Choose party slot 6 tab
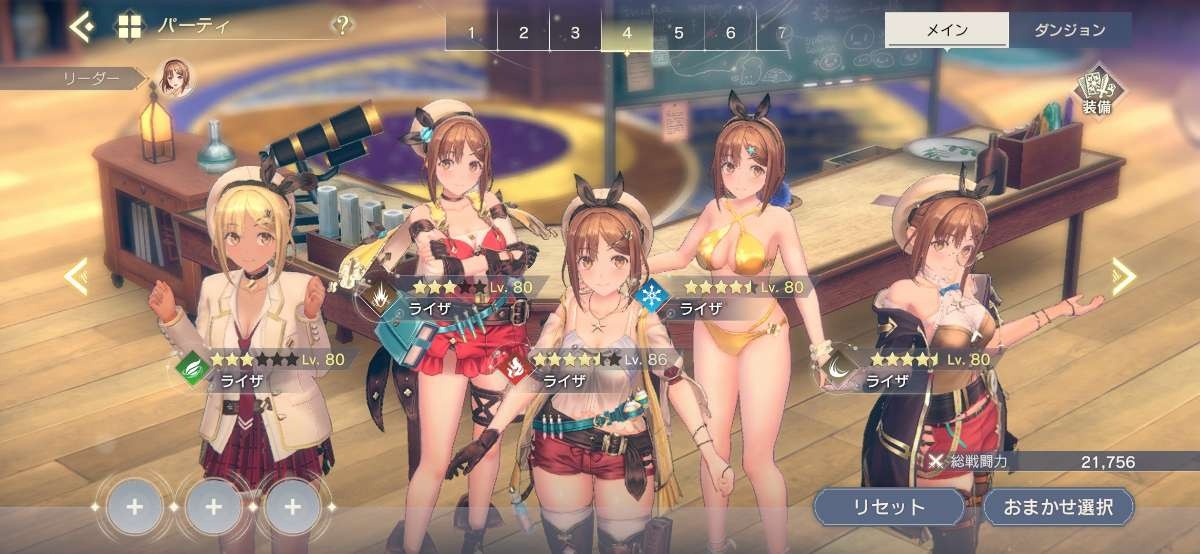Image resolution: width=1200 pixels, height=554 pixels. tap(731, 33)
